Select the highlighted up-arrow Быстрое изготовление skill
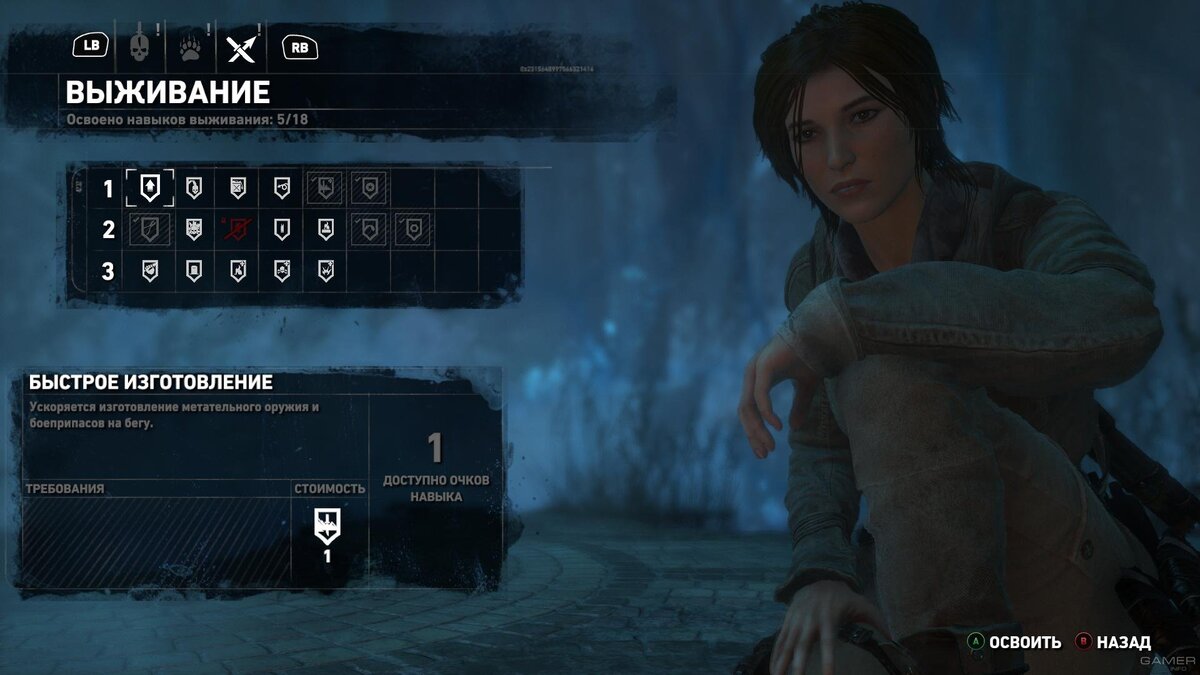The width and height of the screenshot is (1200, 675). point(149,186)
